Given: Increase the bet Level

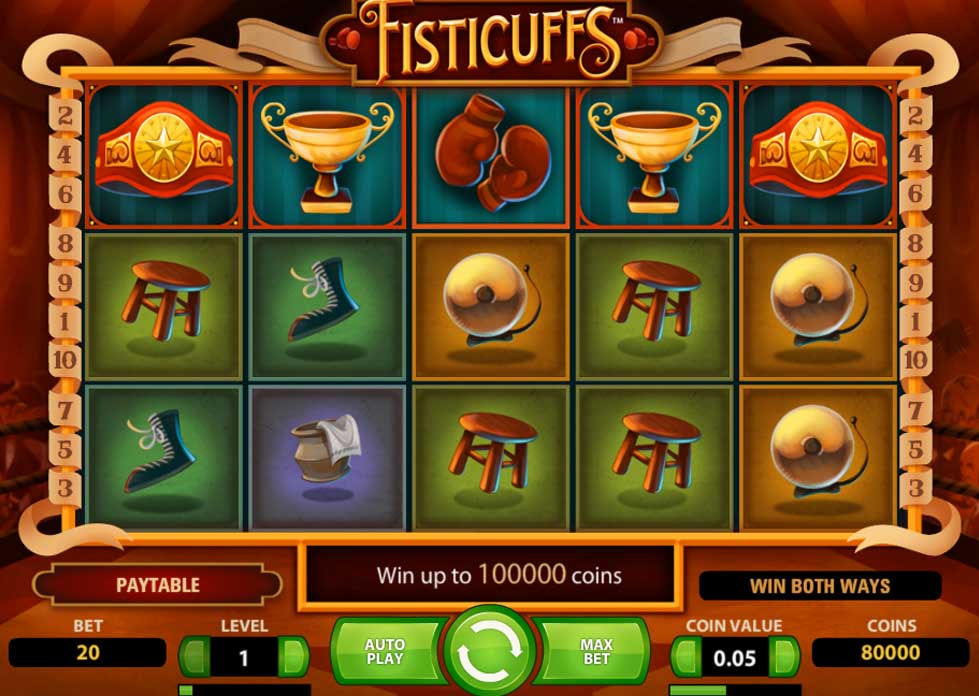Looking at the screenshot, I should (293, 657).
